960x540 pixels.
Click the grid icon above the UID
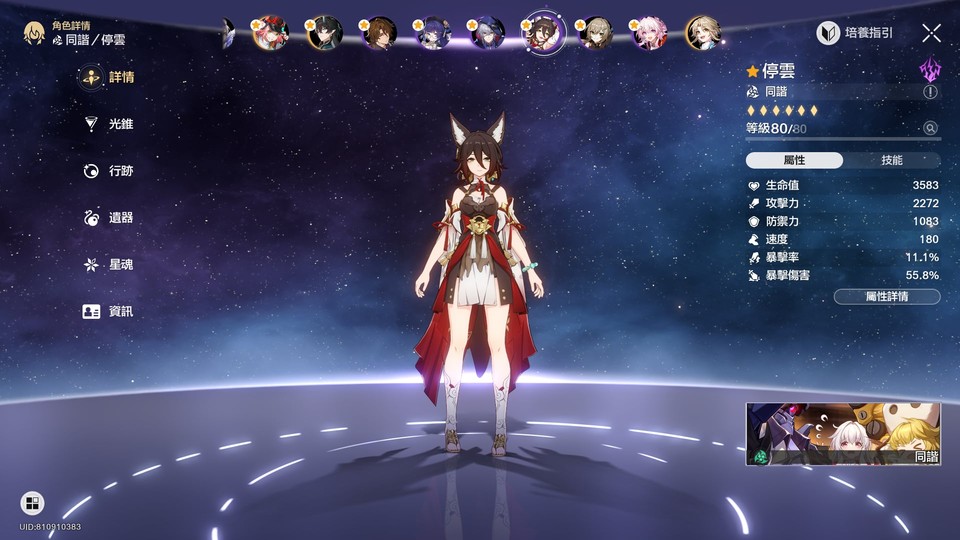coord(32,503)
